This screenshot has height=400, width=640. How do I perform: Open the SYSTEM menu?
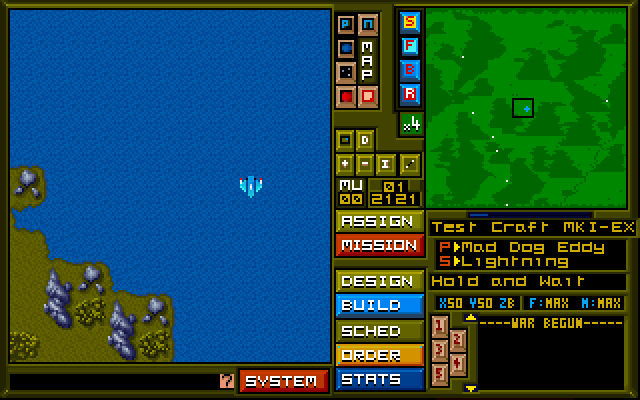[x=284, y=380]
